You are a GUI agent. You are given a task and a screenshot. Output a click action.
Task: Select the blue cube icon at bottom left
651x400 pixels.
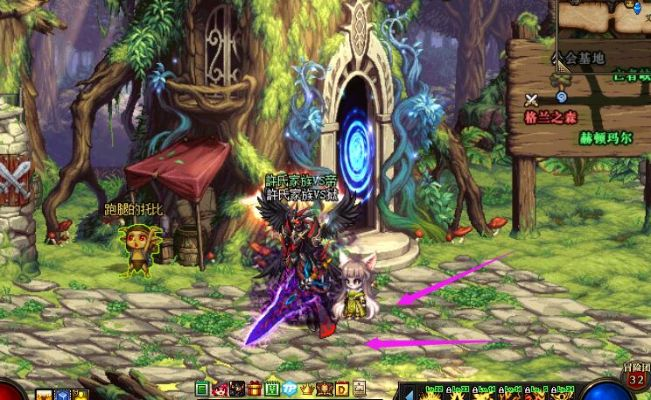coord(62,394)
